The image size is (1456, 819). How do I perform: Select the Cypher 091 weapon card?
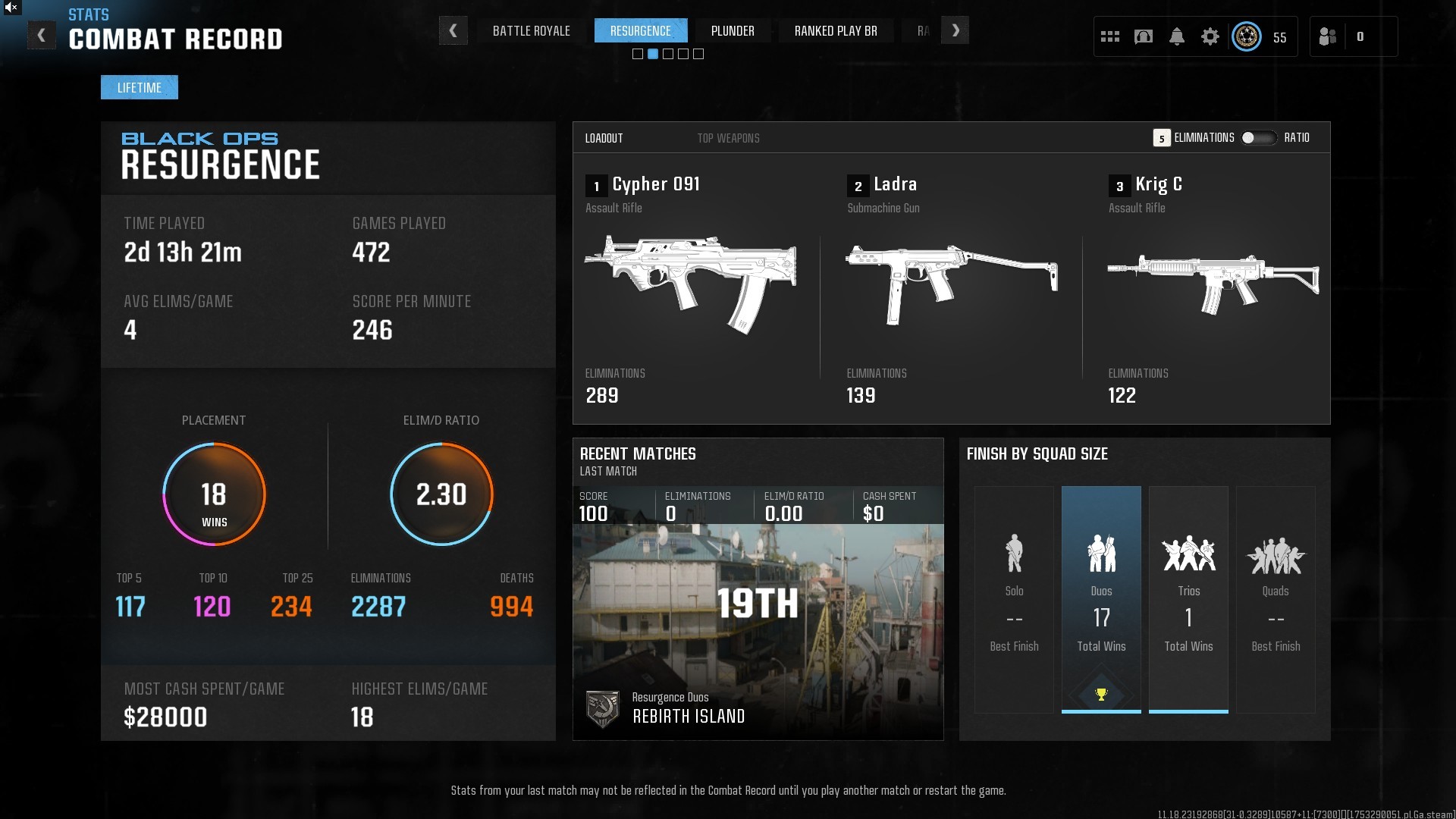pyautogui.click(x=690, y=288)
